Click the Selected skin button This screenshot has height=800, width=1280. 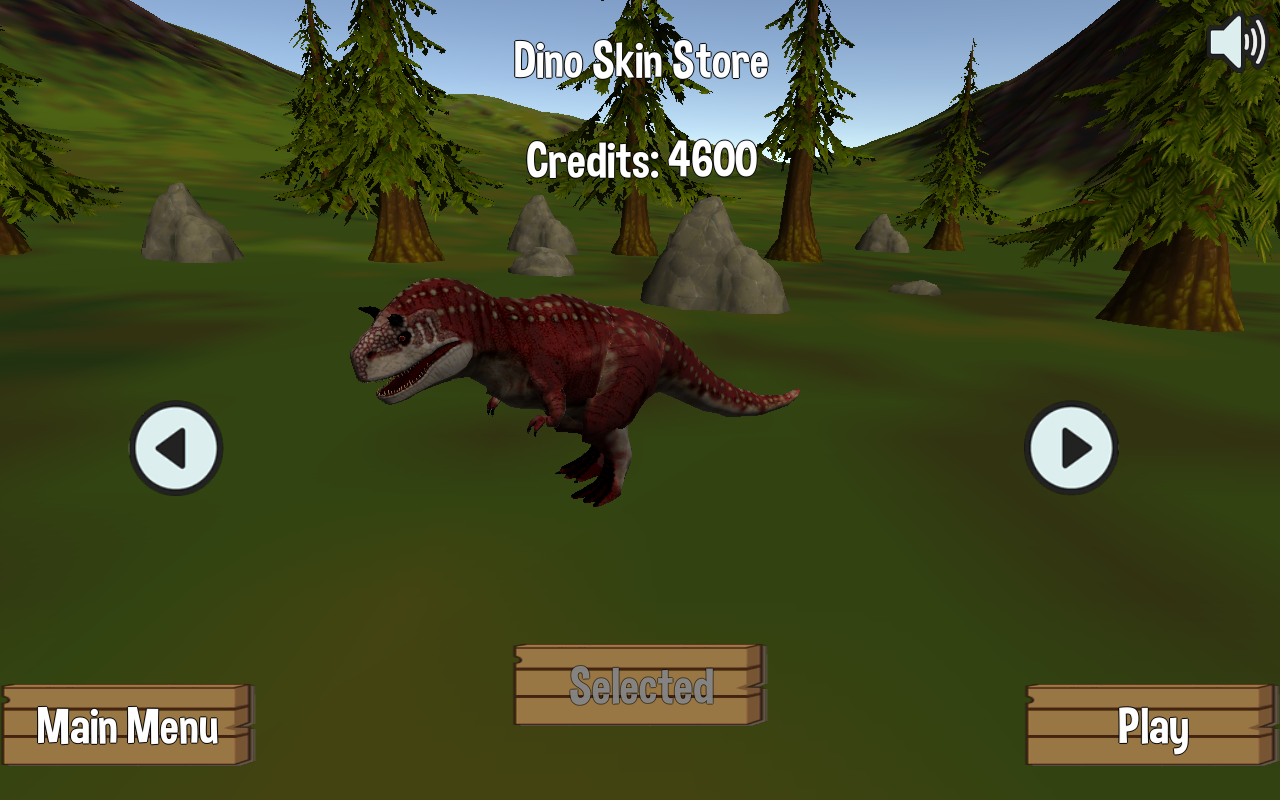pyautogui.click(x=640, y=685)
